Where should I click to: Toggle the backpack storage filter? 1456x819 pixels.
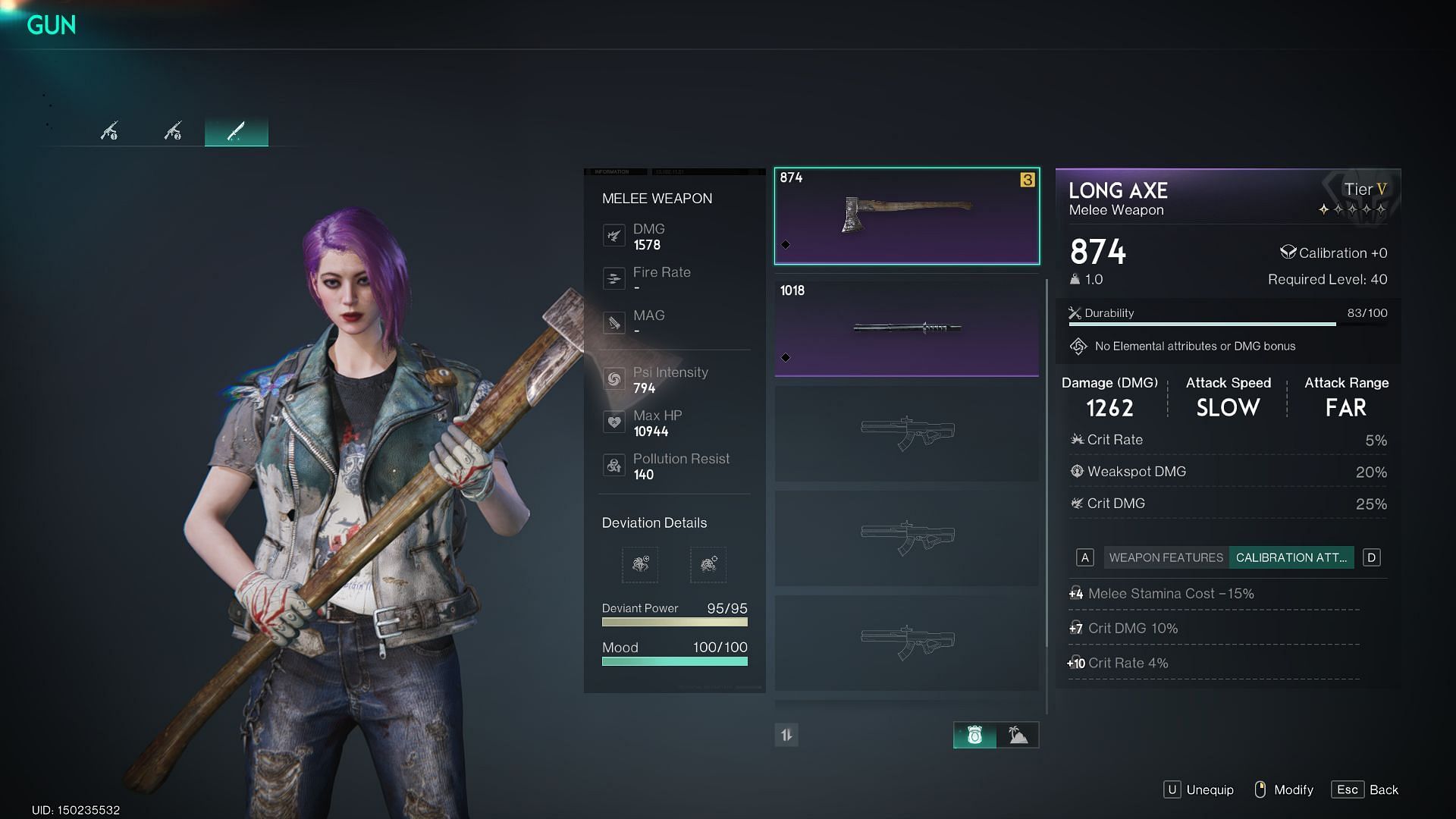point(974,735)
